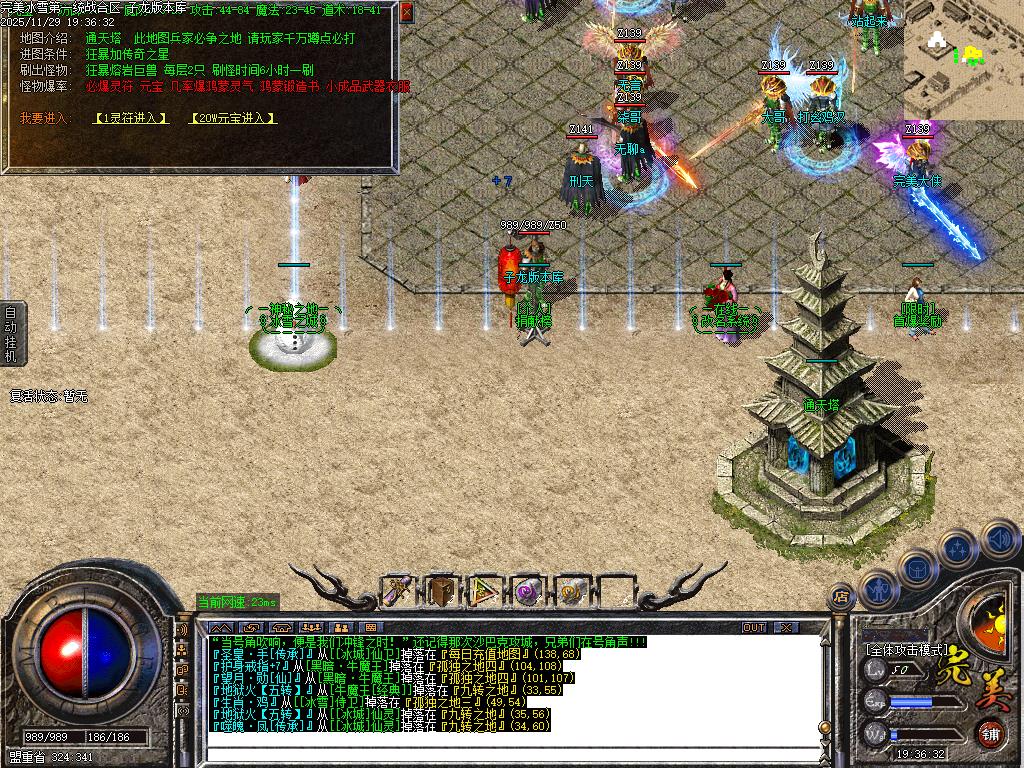The width and height of the screenshot is (1024, 768).
Task: Click the OUT button above the chat
Action: pyautogui.click(x=754, y=628)
